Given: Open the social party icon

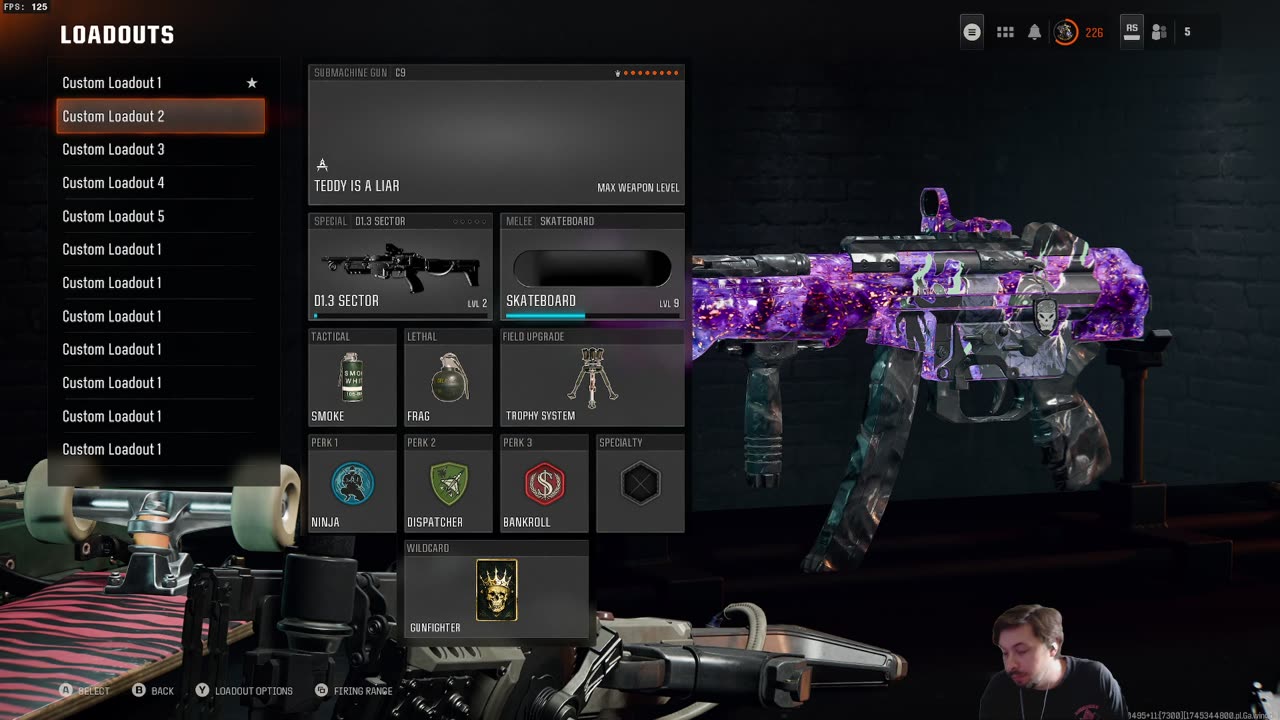Looking at the screenshot, I should coord(1159,32).
